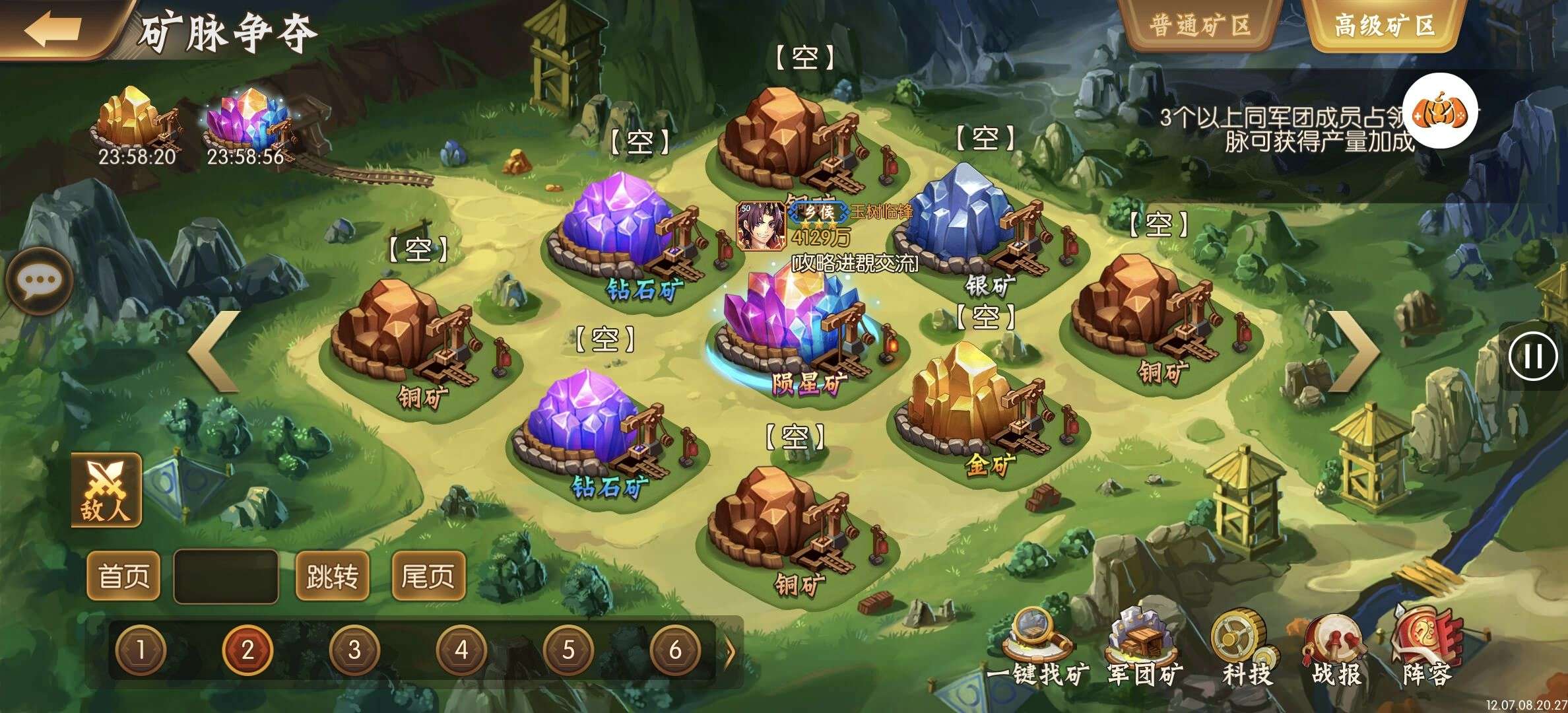Open the 敌人 enemies list
Viewport: 1568px width, 713px height.
click(106, 490)
